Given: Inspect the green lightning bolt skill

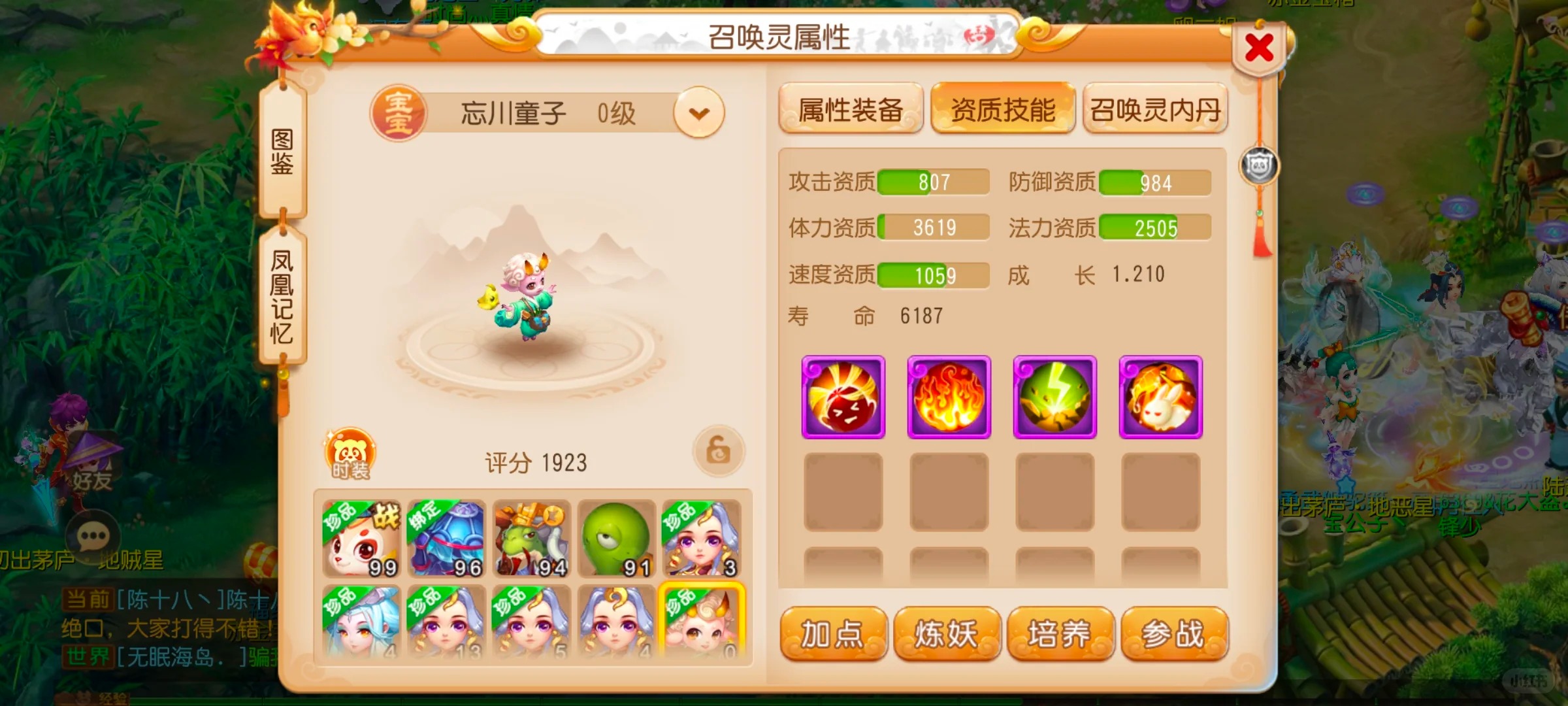Looking at the screenshot, I should 1054,397.
